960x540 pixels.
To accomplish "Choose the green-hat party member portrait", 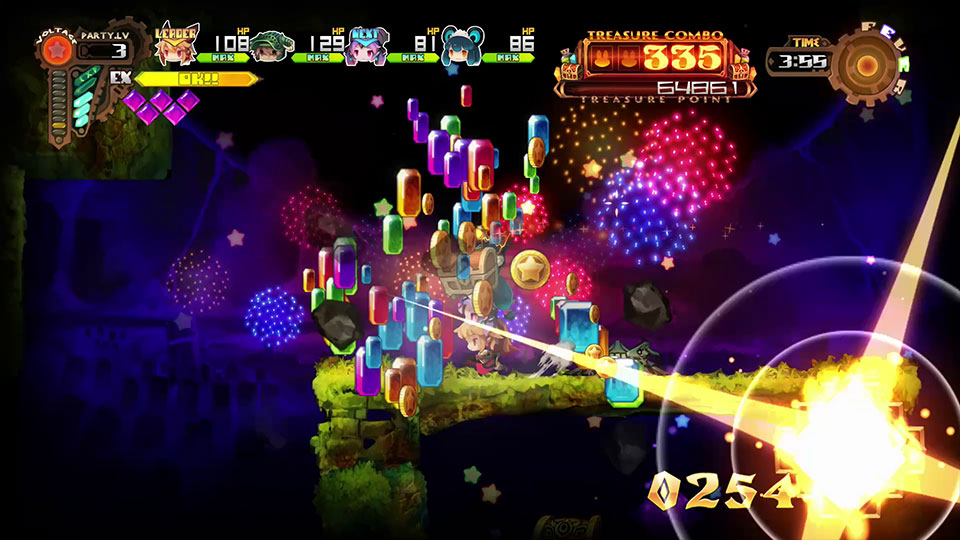I will coord(268,46).
